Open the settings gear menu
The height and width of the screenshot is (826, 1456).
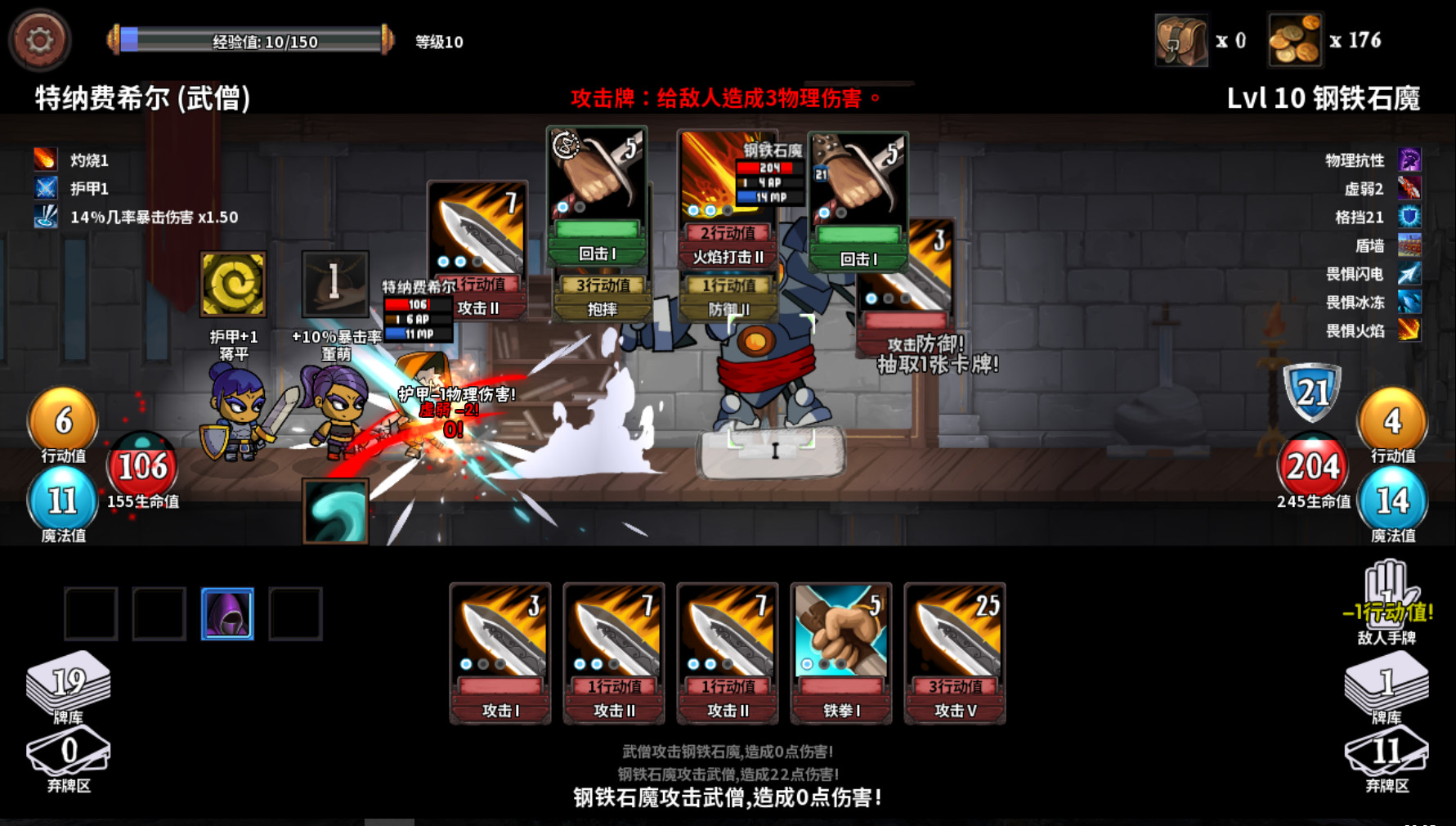(x=39, y=39)
